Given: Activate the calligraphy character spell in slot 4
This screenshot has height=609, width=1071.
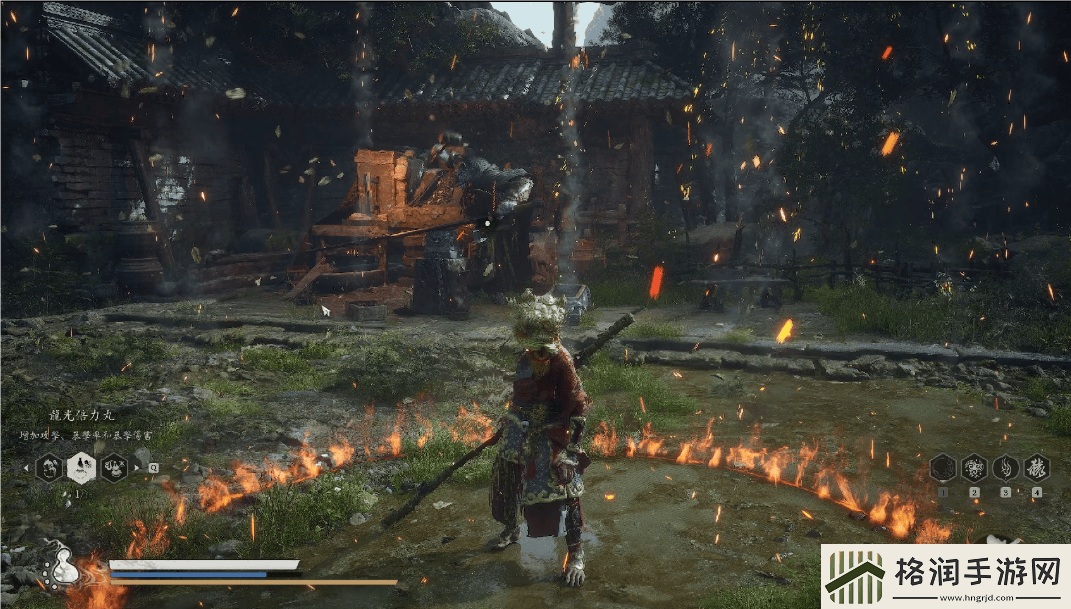Looking at the screenshot, I should click(1036, 467).
